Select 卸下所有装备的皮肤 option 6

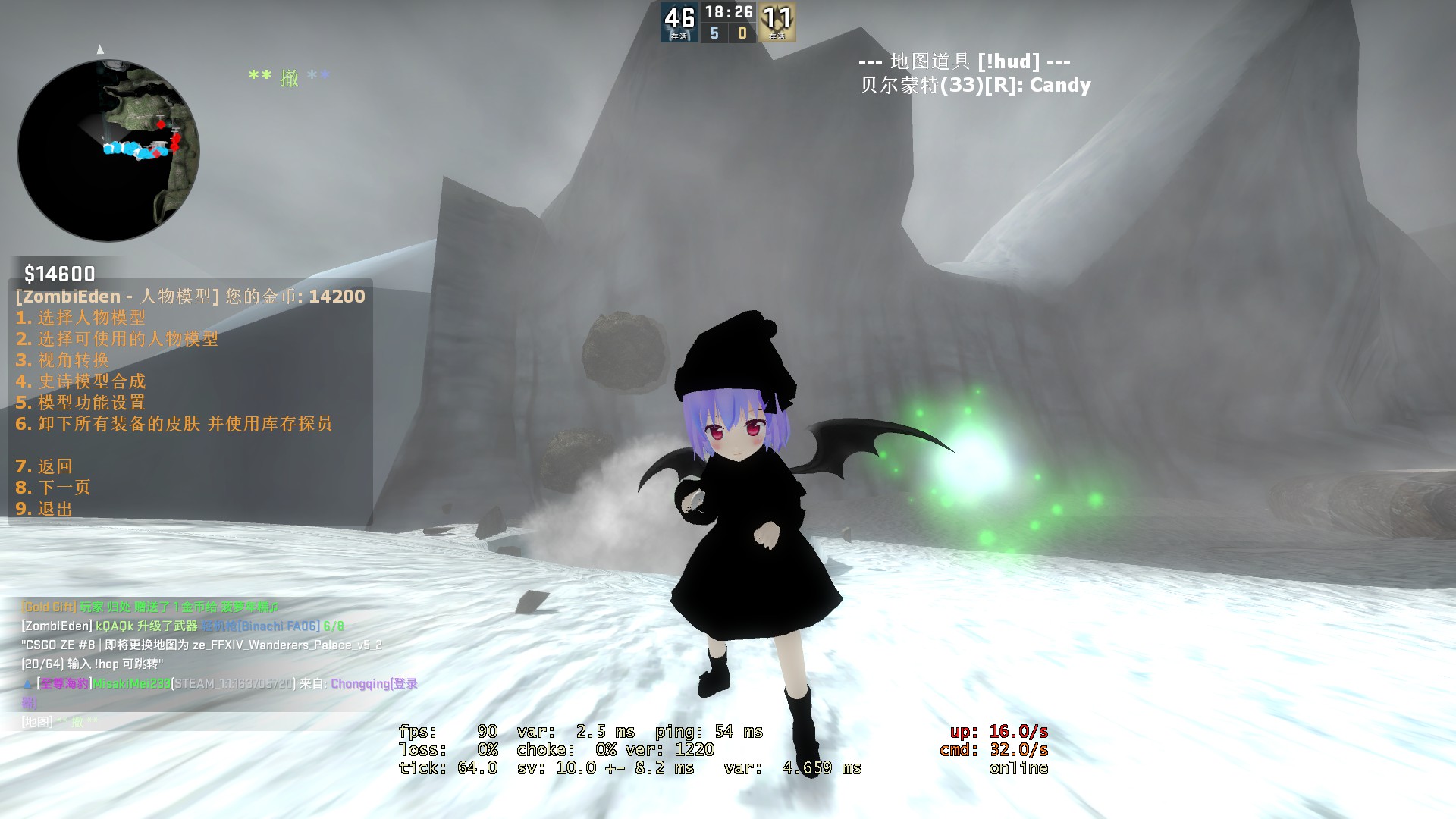point(174,424)
